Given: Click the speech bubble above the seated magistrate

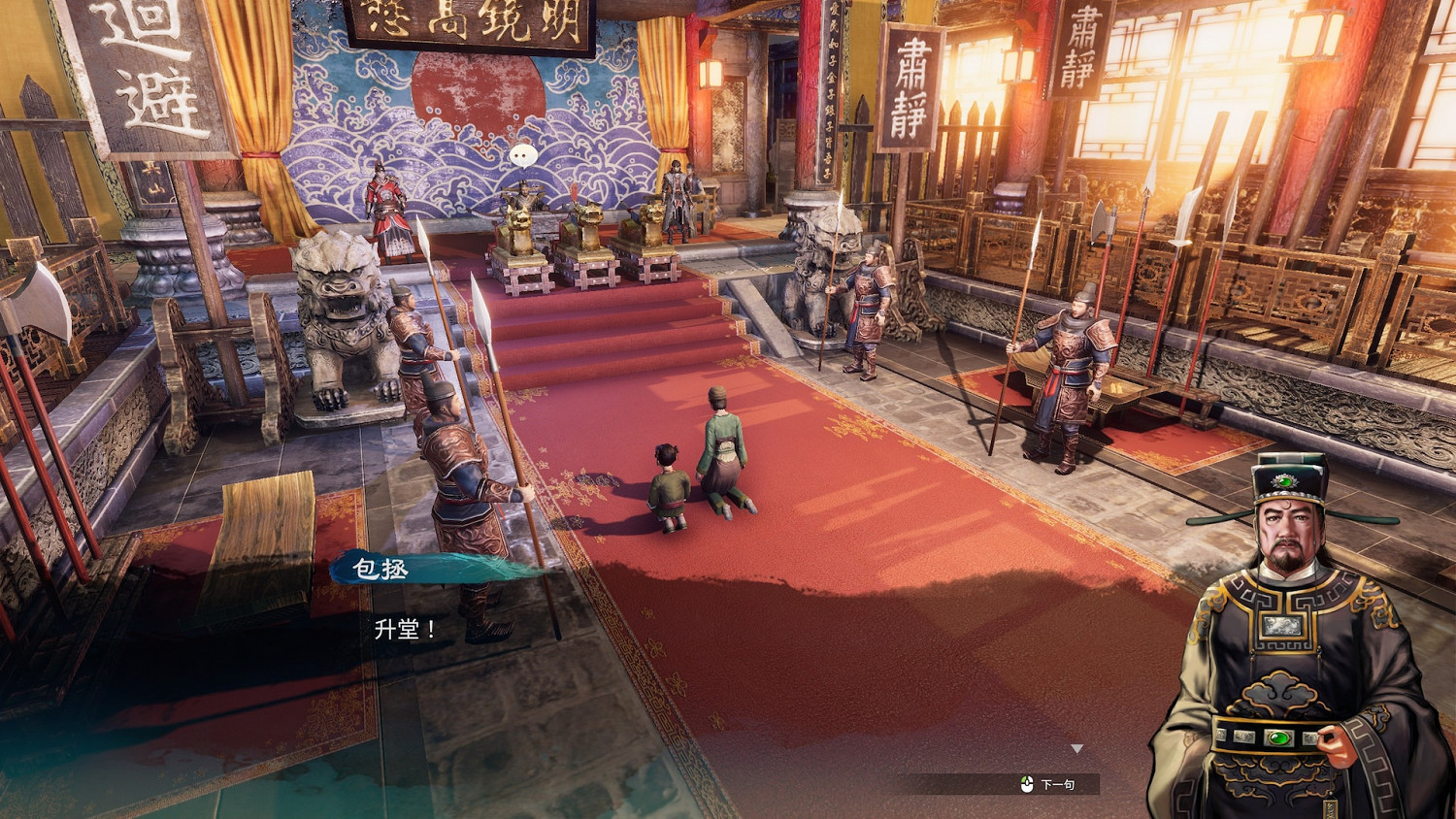Looking at the screenshot, I should coord(522,155).
